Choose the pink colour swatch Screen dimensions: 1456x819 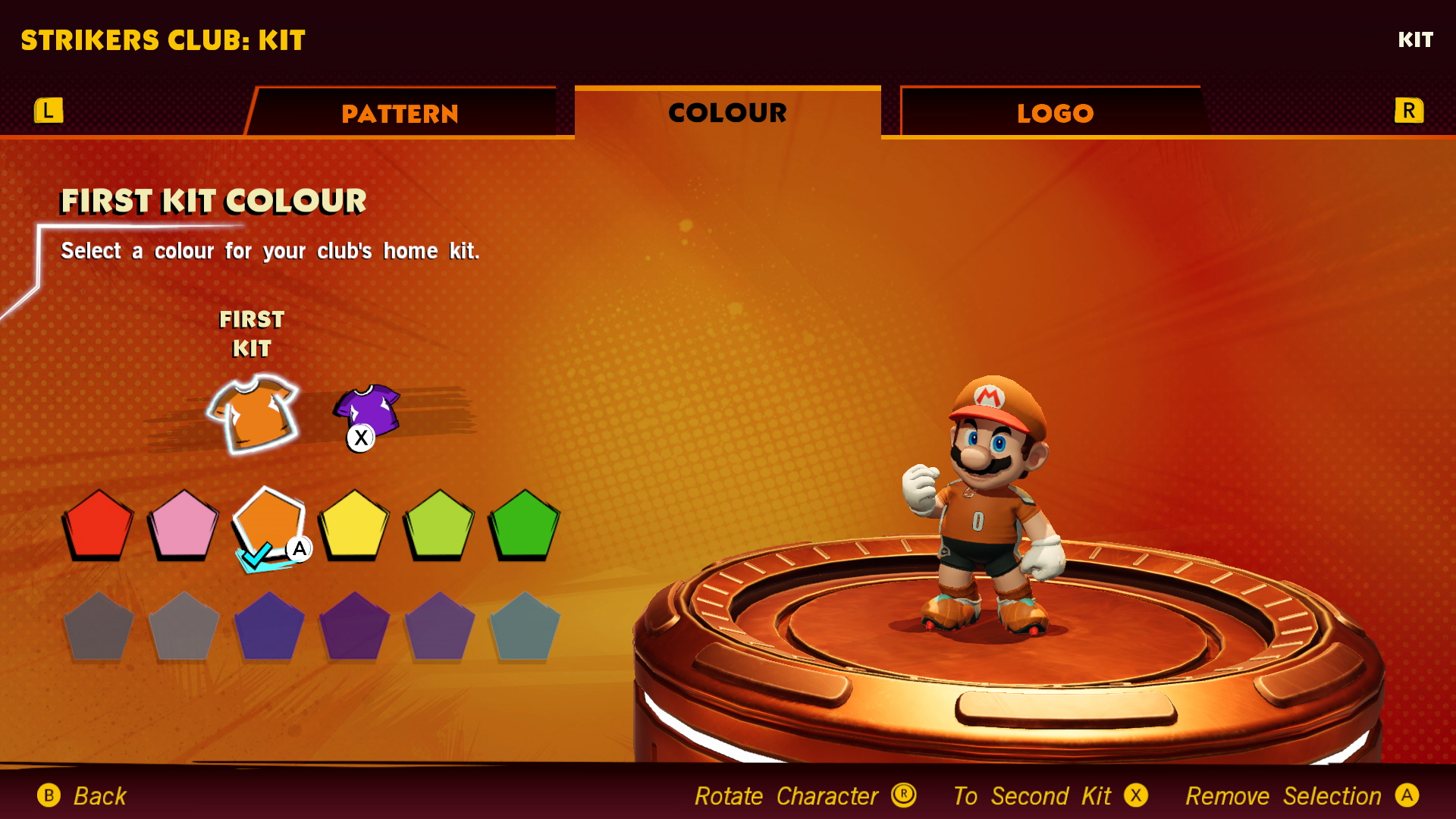tap(183, 525)
